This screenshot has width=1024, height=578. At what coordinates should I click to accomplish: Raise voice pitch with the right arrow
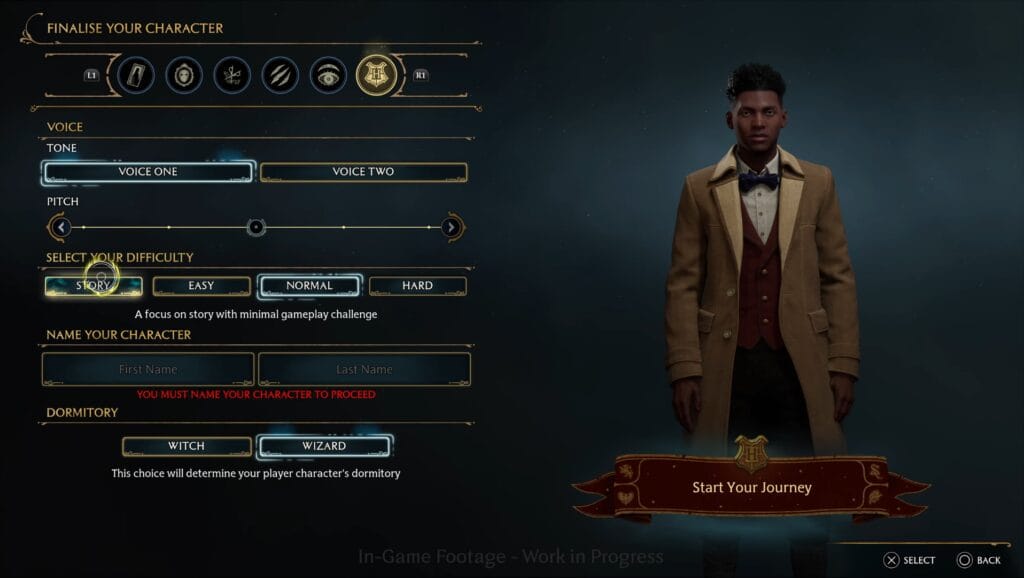coord(451,228)
